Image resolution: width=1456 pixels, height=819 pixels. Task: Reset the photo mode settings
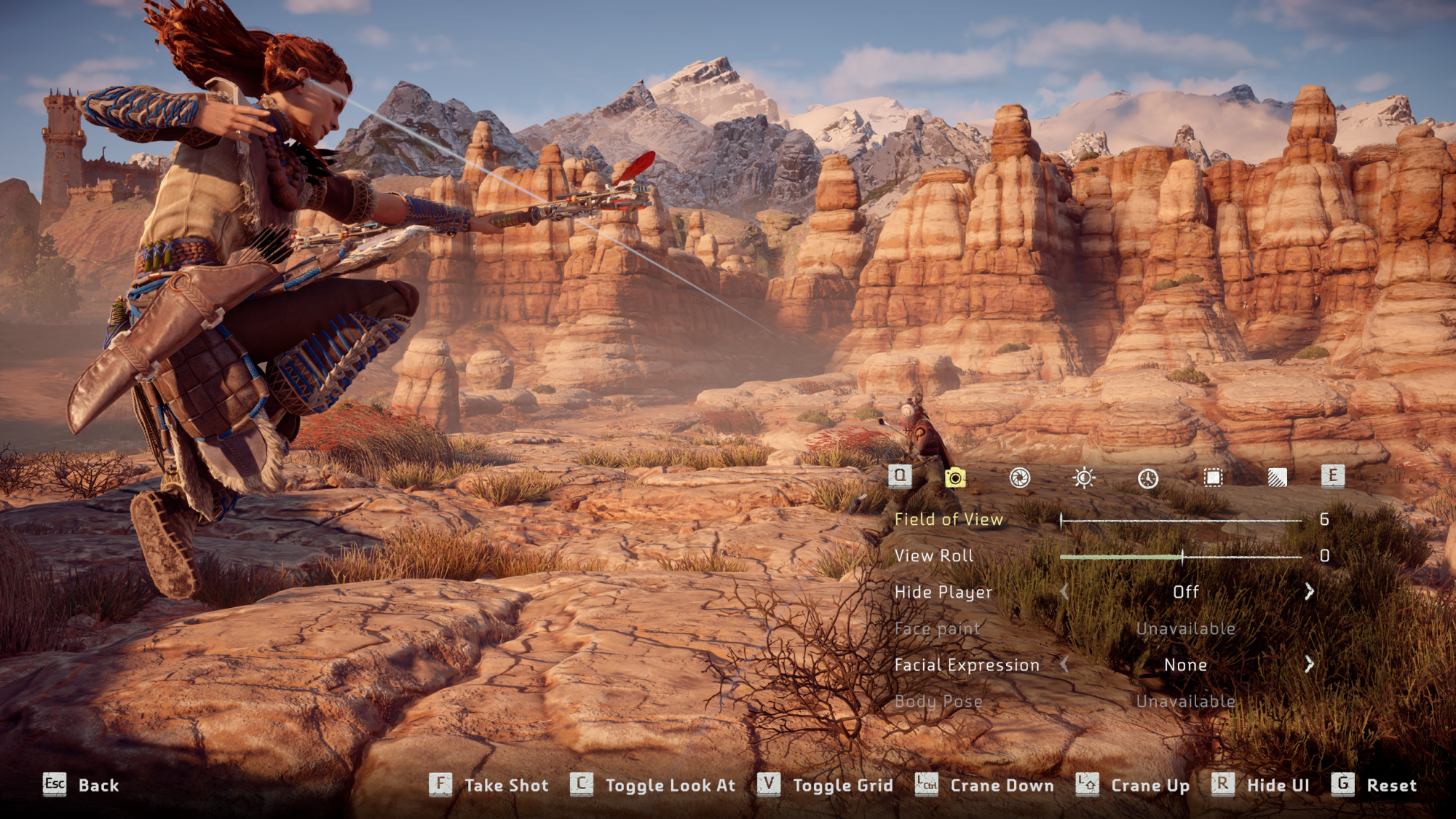click(1374, 786)
